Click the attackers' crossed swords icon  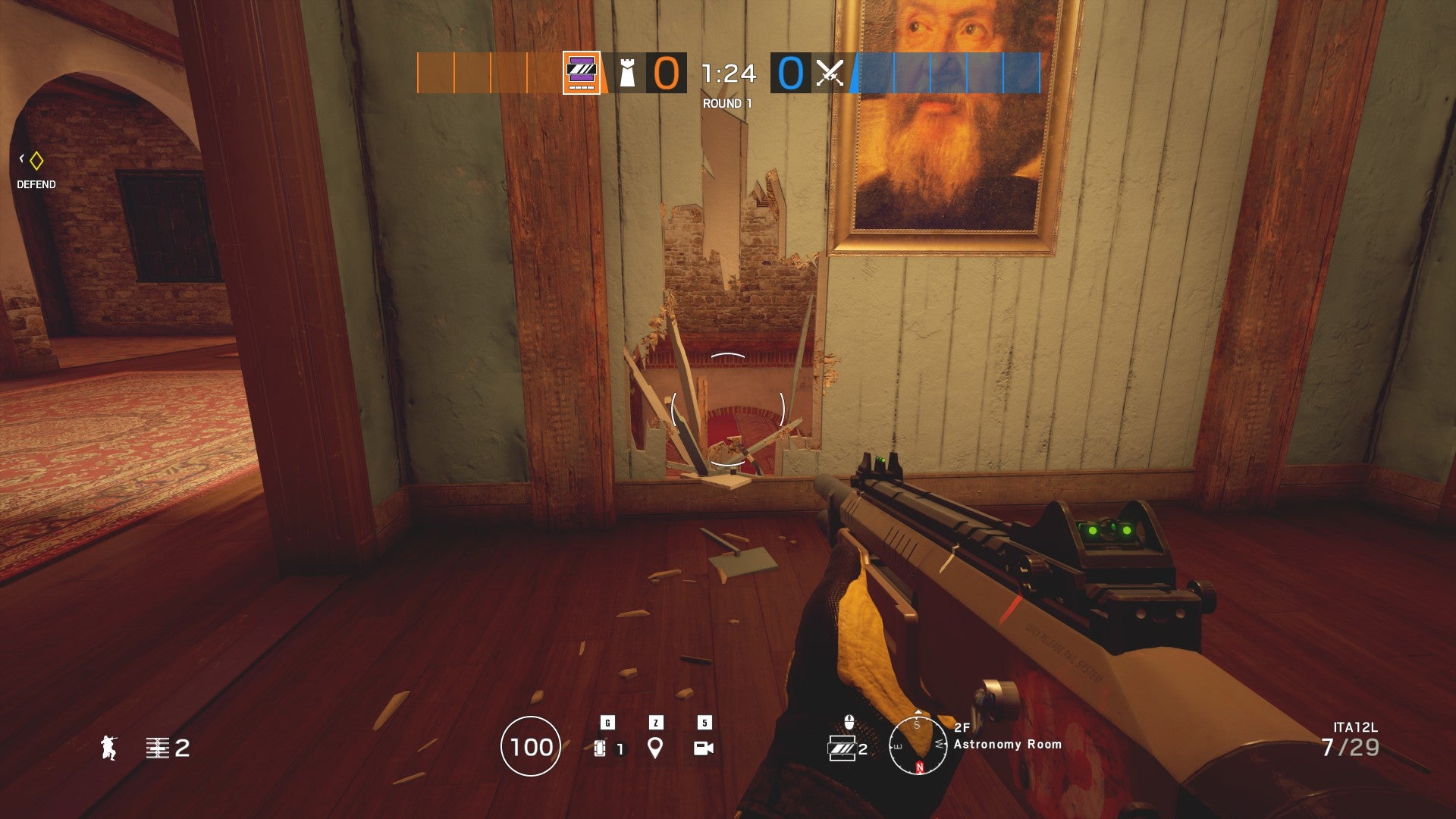tap(829, 74)
